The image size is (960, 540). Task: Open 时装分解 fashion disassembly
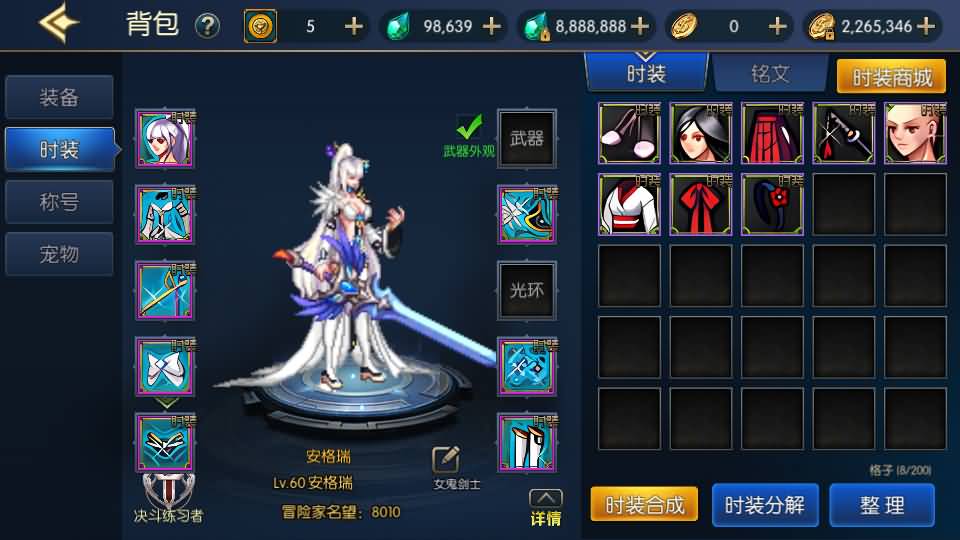coord(765,505)
